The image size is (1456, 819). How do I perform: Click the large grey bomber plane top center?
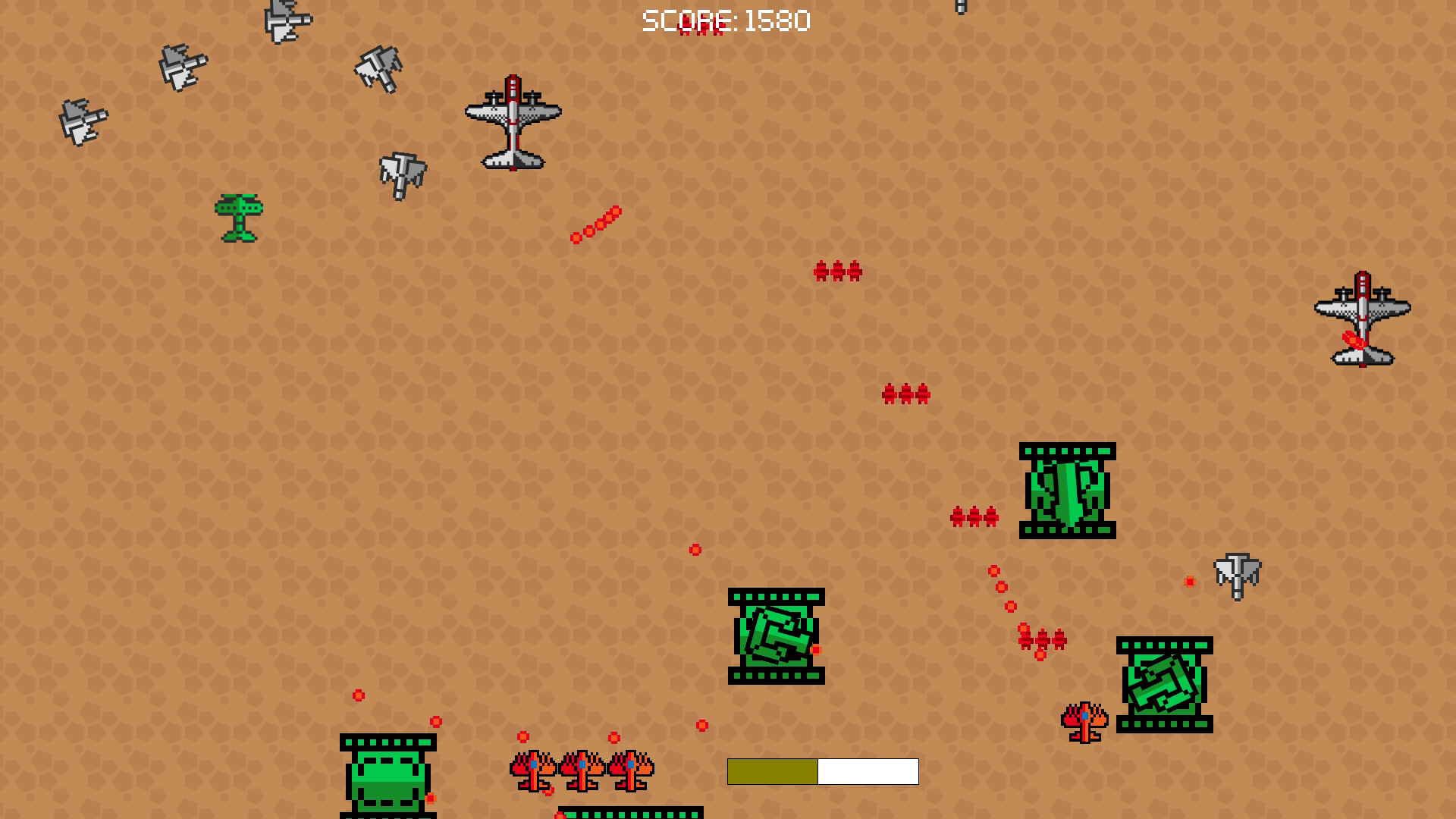pos(512,121)
